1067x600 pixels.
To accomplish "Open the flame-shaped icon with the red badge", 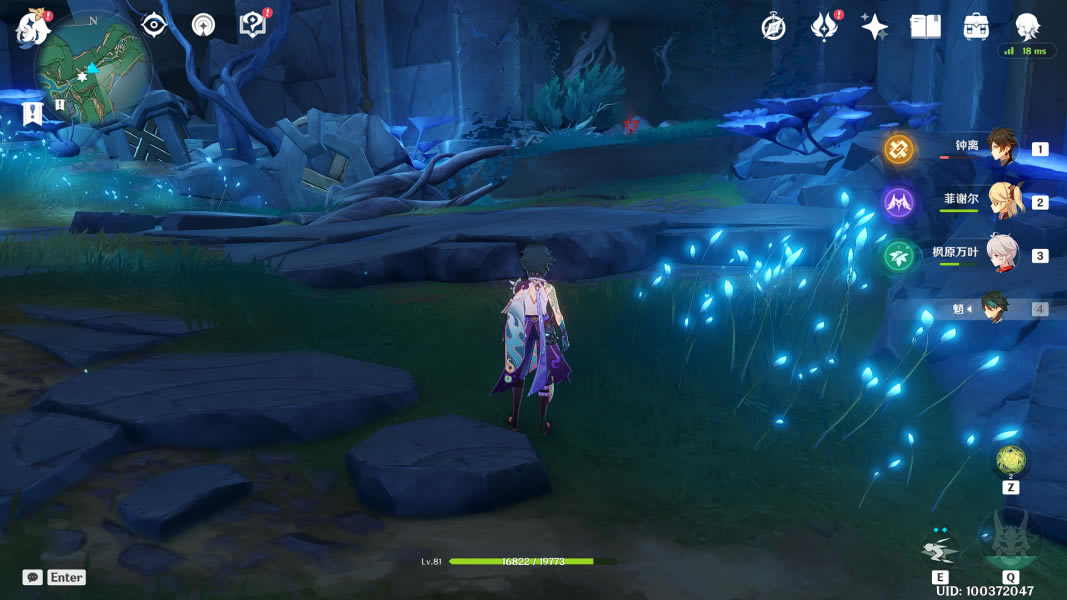I will (x=824, y=27).
